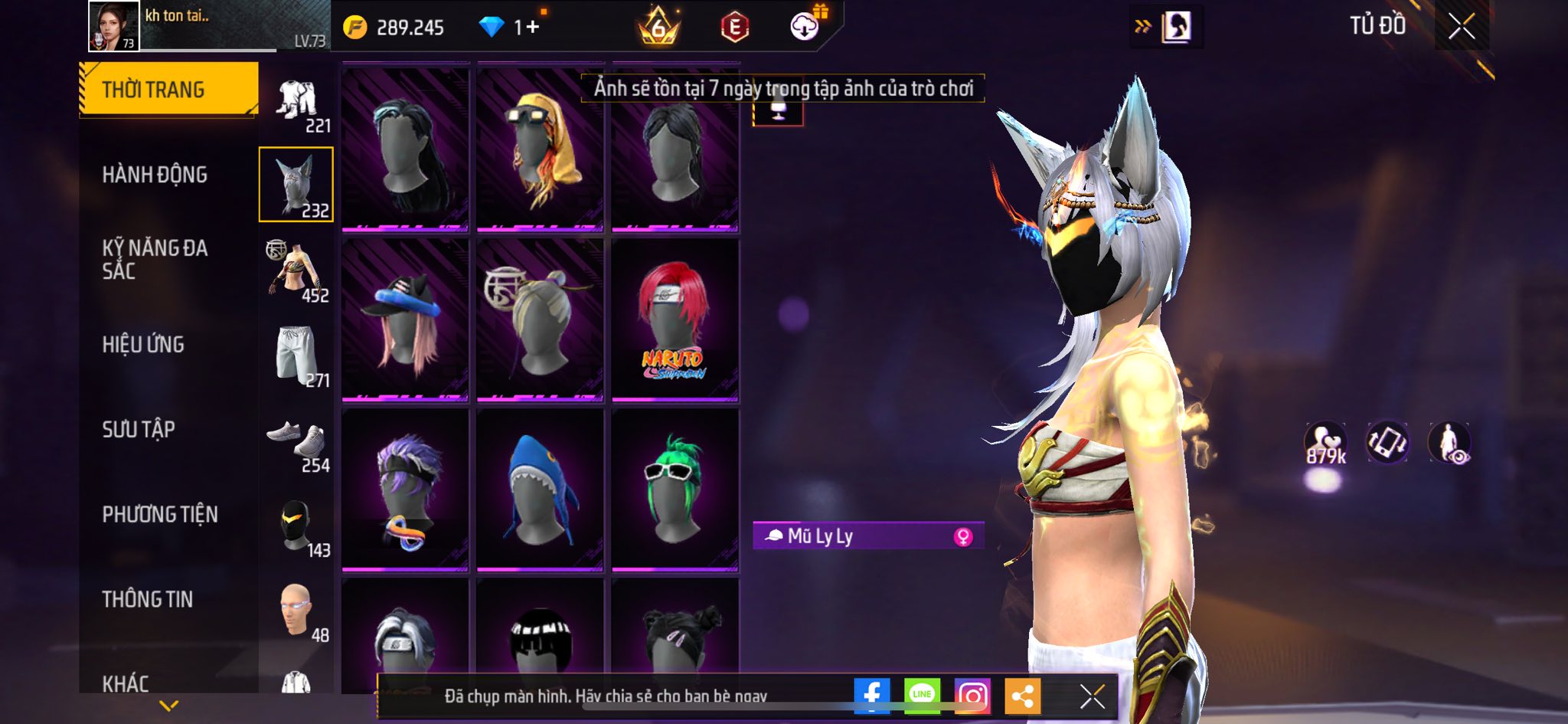Show the Thông Tin tab

[x=147, y=599]
